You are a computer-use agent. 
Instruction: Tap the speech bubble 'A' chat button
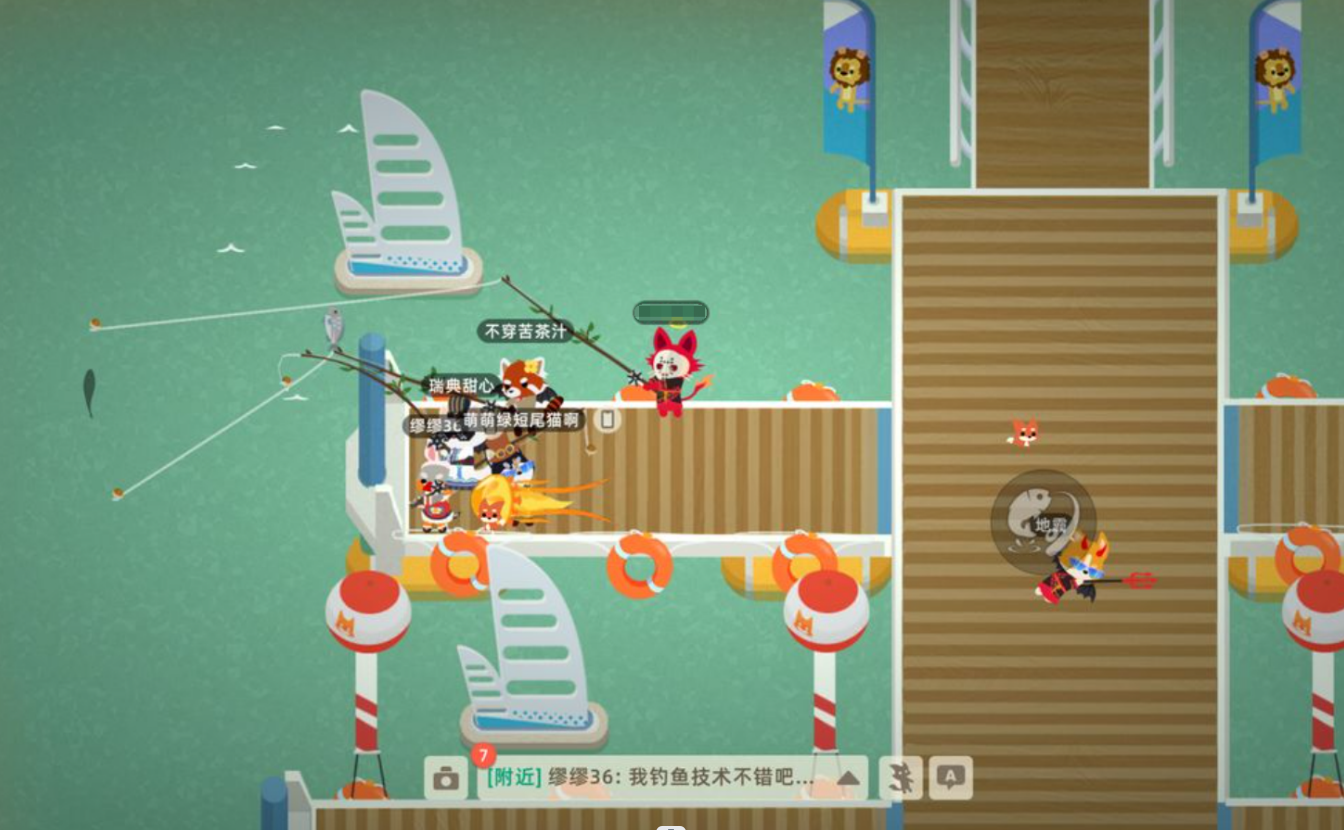pos(951,778)
